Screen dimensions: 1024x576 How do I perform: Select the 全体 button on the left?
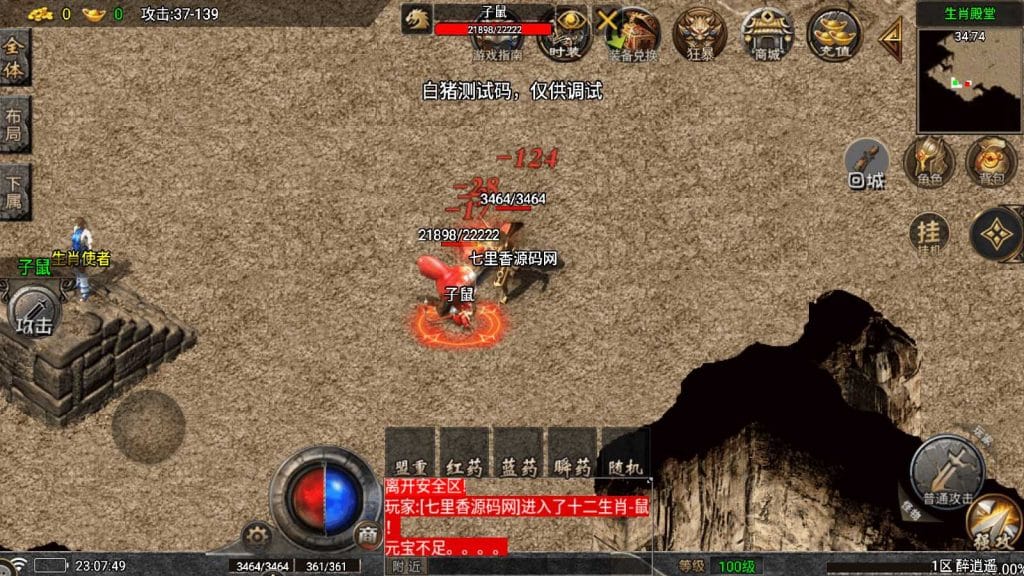(14, 57)
